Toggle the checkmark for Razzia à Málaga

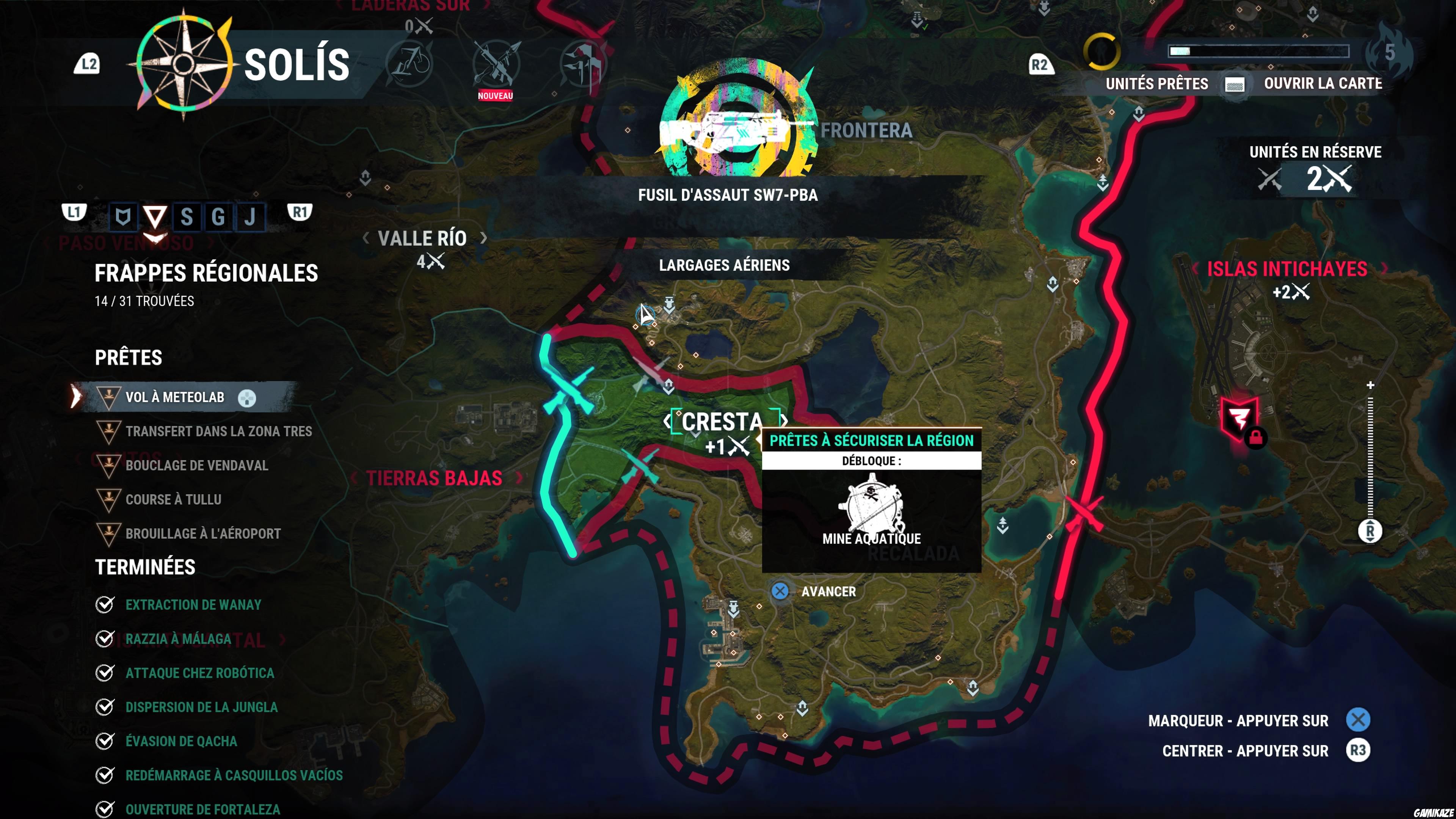click(105, 639)
